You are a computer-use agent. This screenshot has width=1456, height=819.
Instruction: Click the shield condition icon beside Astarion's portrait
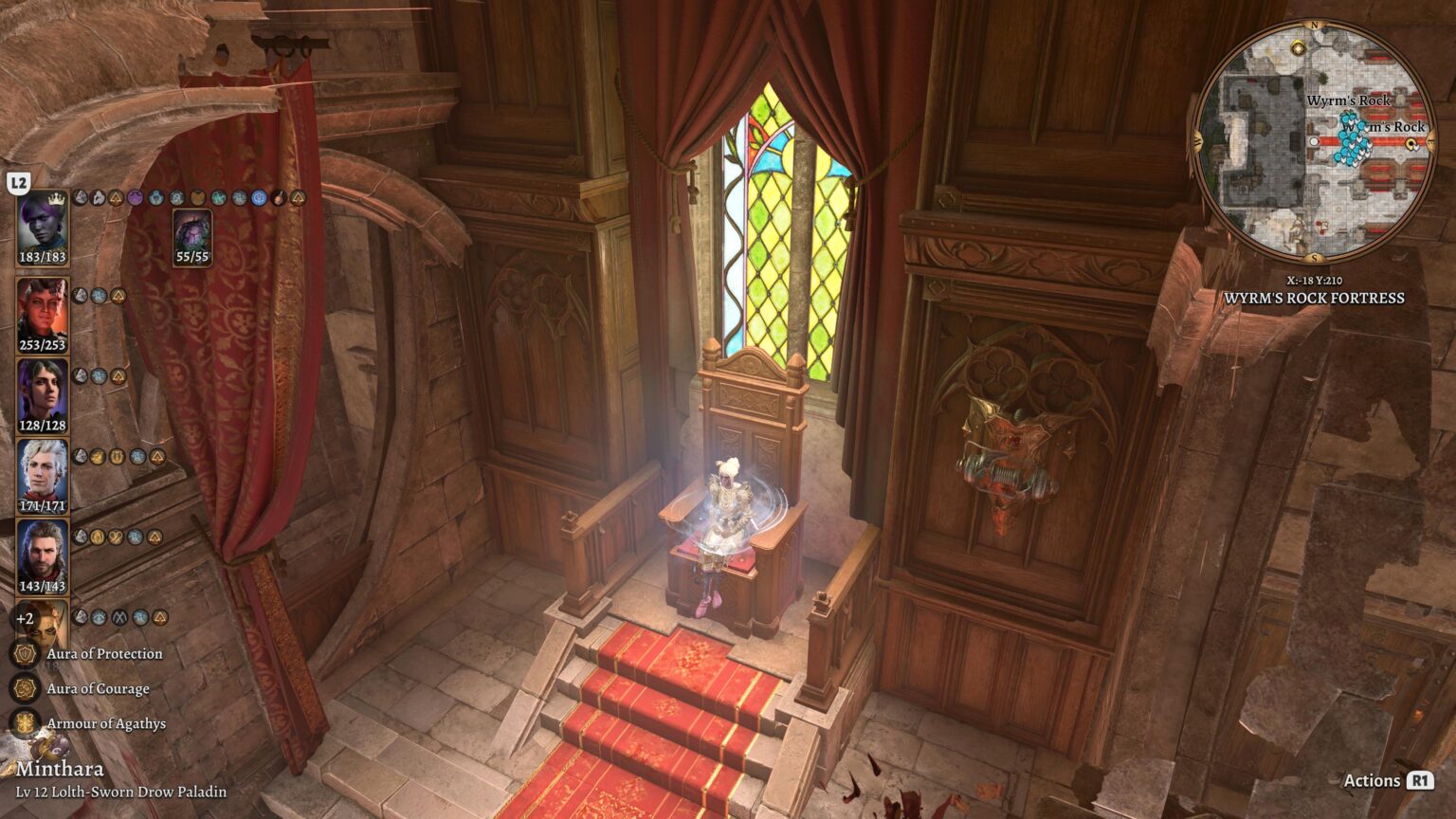(x=118, y=458)
